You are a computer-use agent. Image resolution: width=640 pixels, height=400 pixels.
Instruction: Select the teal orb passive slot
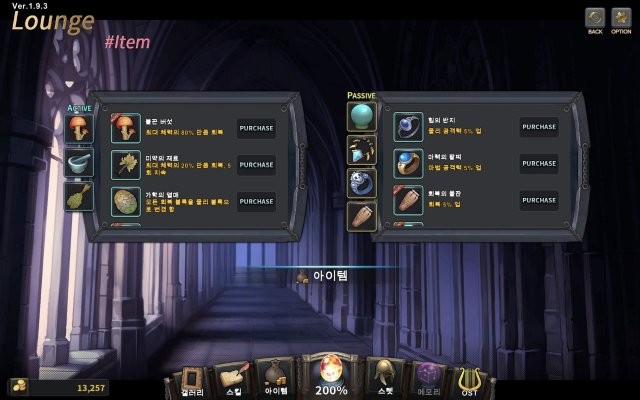361,116
